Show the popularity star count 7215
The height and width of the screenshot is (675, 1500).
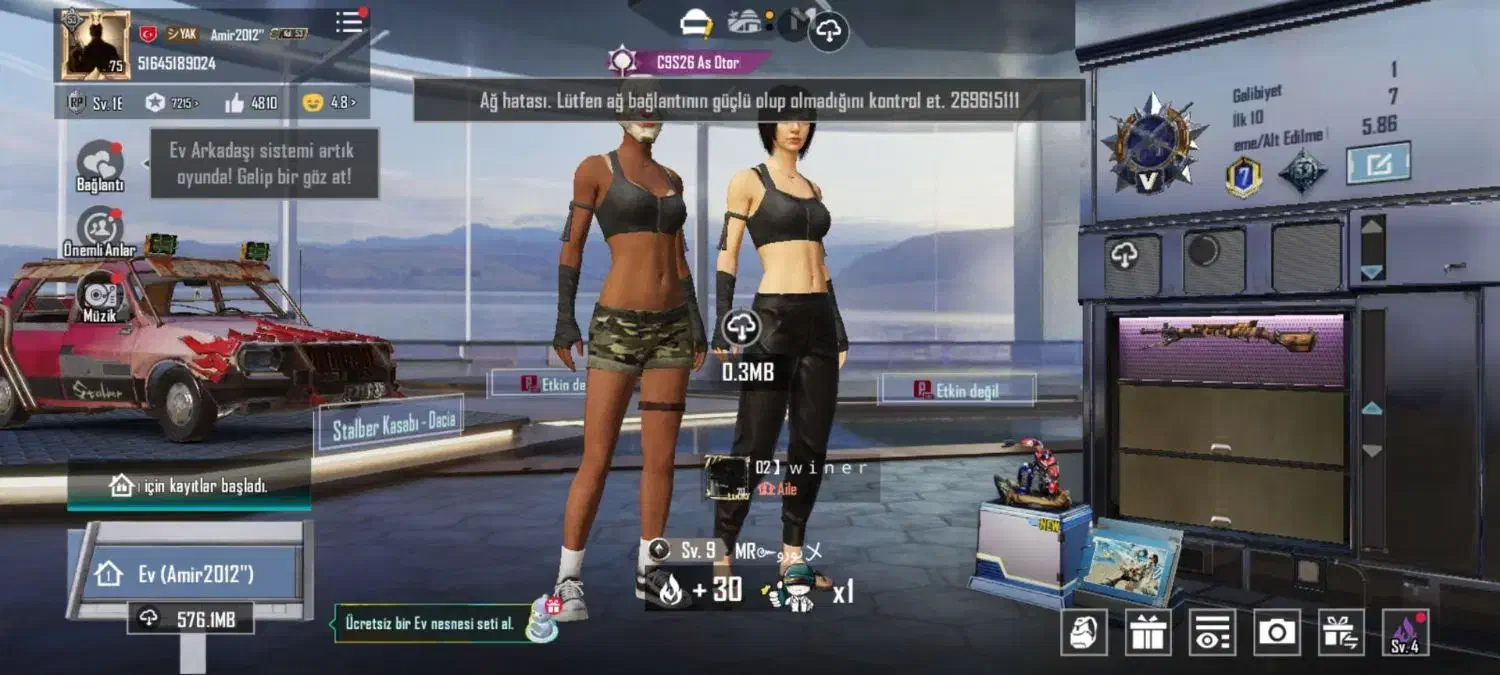pyautogui.click(x=170, y=103)
